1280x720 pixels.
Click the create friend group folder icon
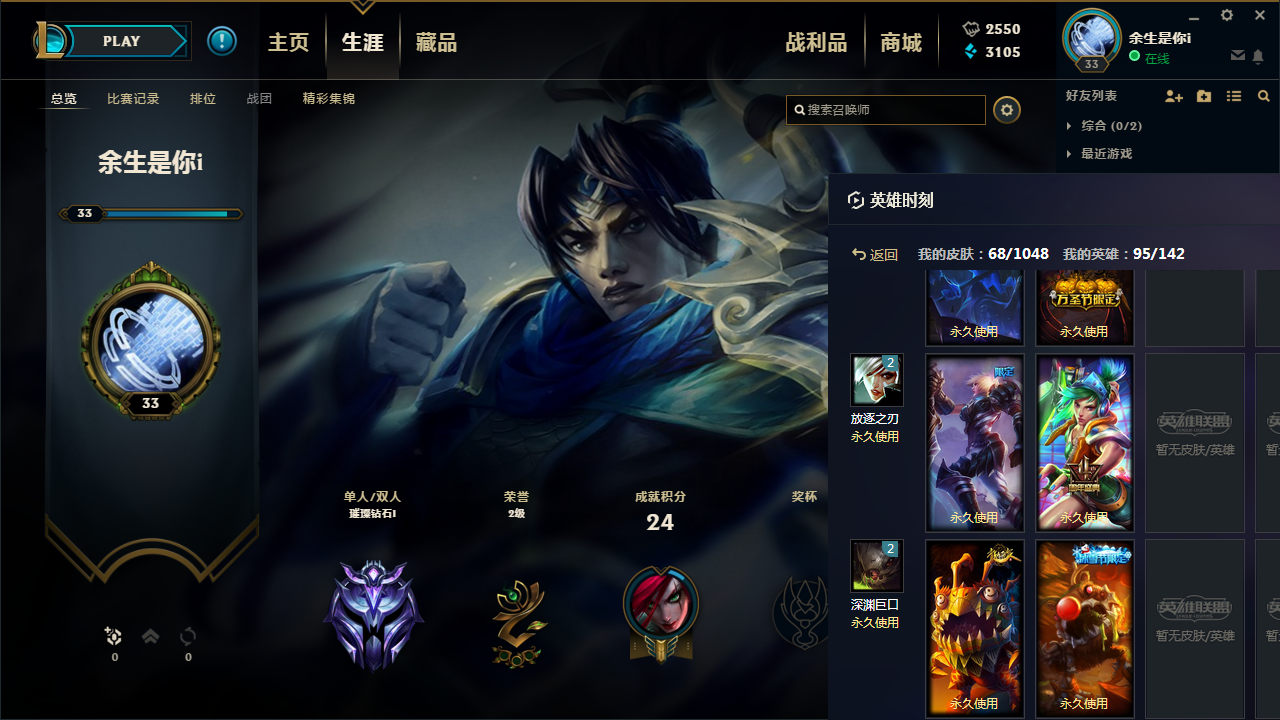1203,96
